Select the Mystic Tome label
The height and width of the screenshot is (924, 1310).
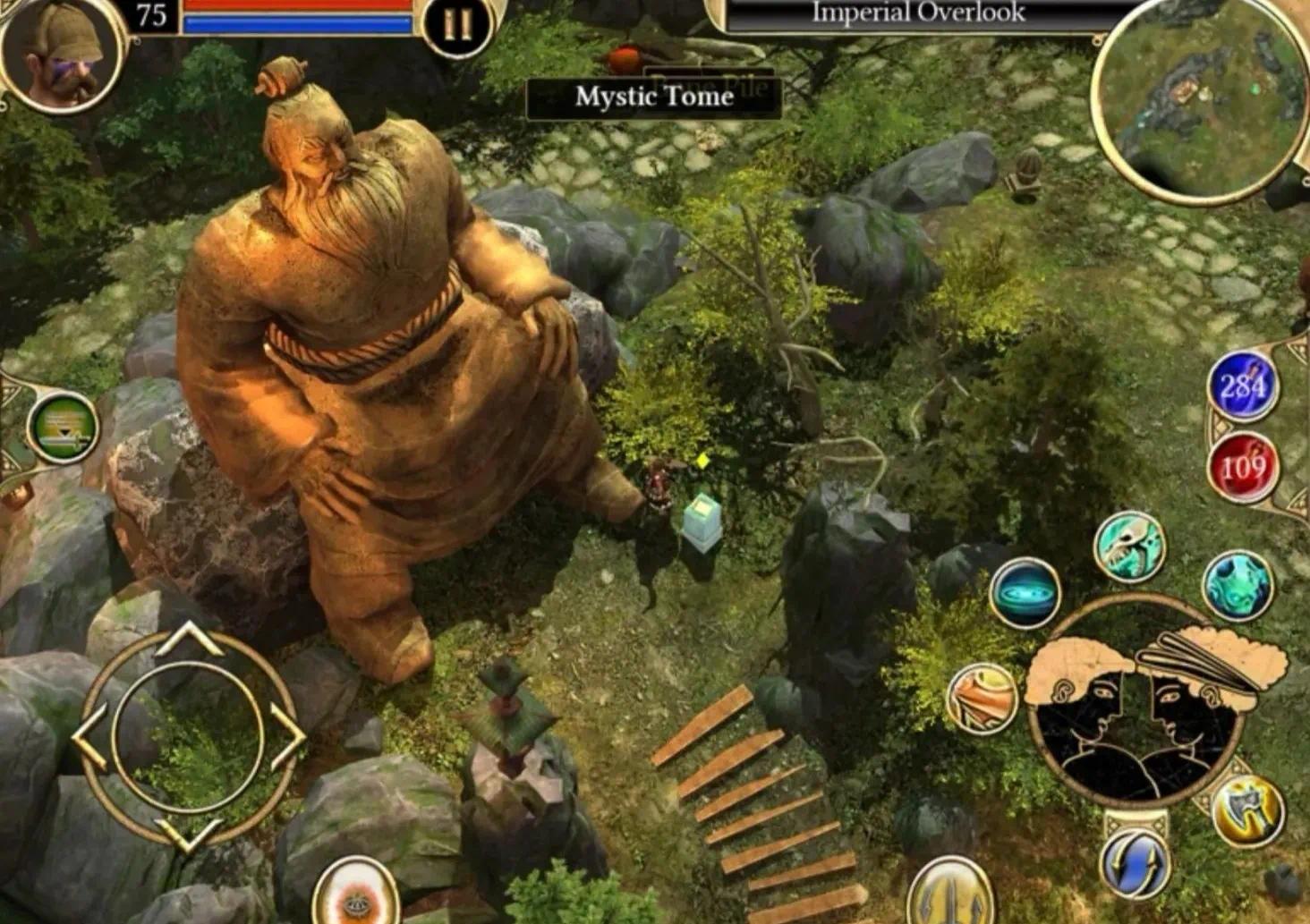coord(654,97)
